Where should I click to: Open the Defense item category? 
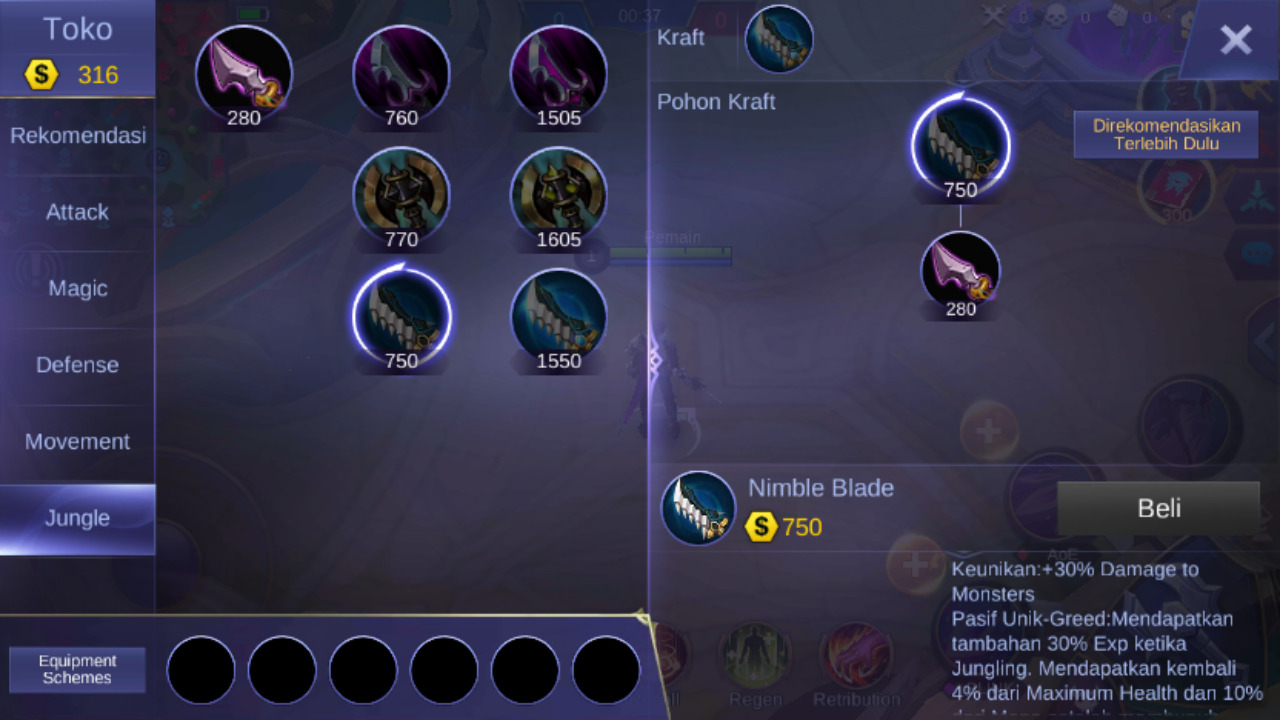pyautogui.click(x=77, y=365)
